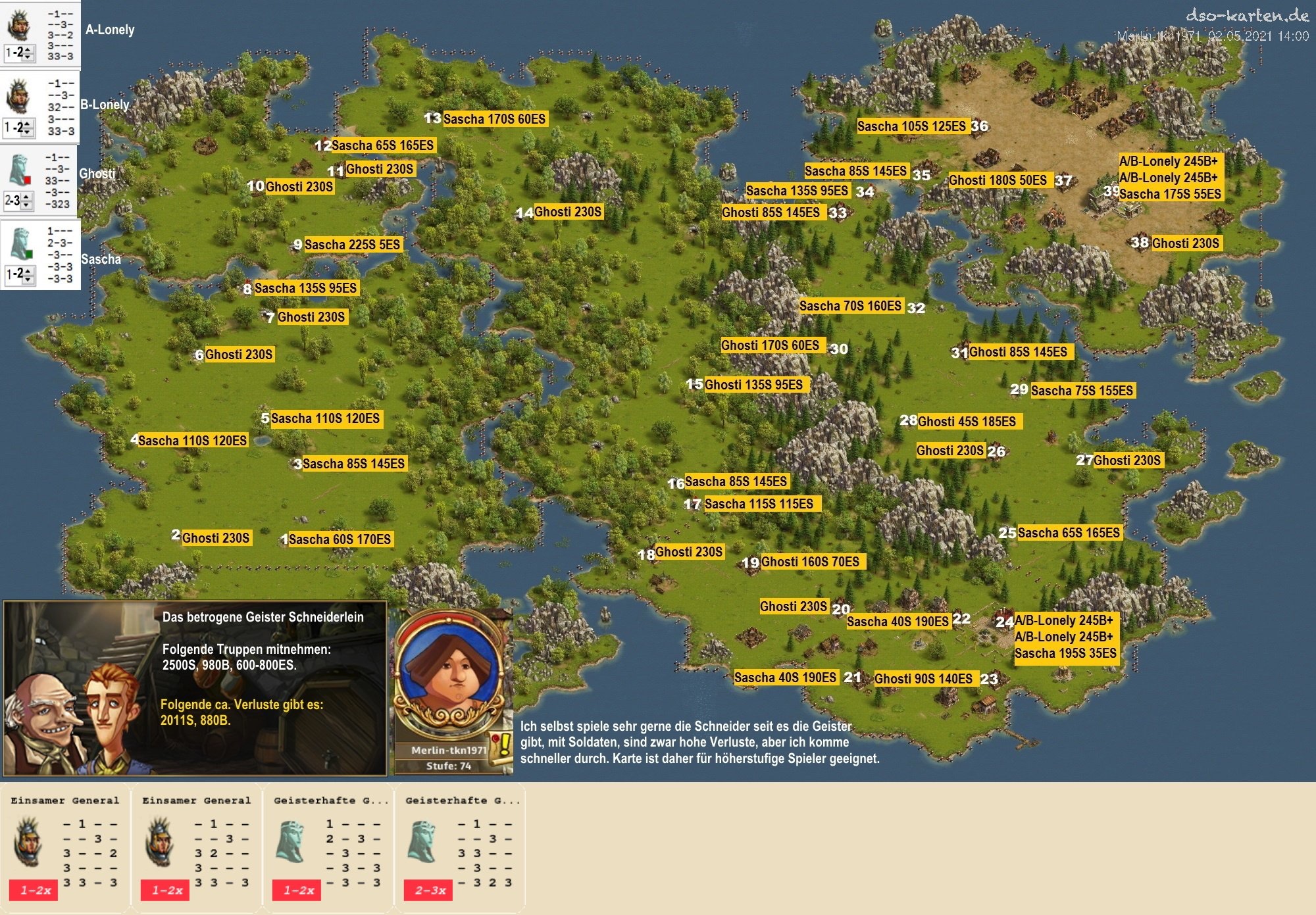Click the red 2-3x badge
The image size is (1316, 915).
[x=429, y=890]
